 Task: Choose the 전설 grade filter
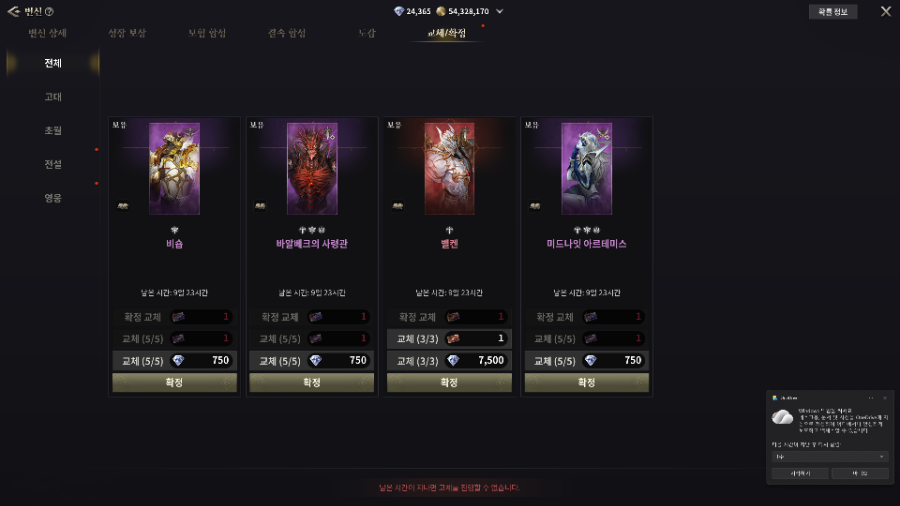click(x=53, y=164)
